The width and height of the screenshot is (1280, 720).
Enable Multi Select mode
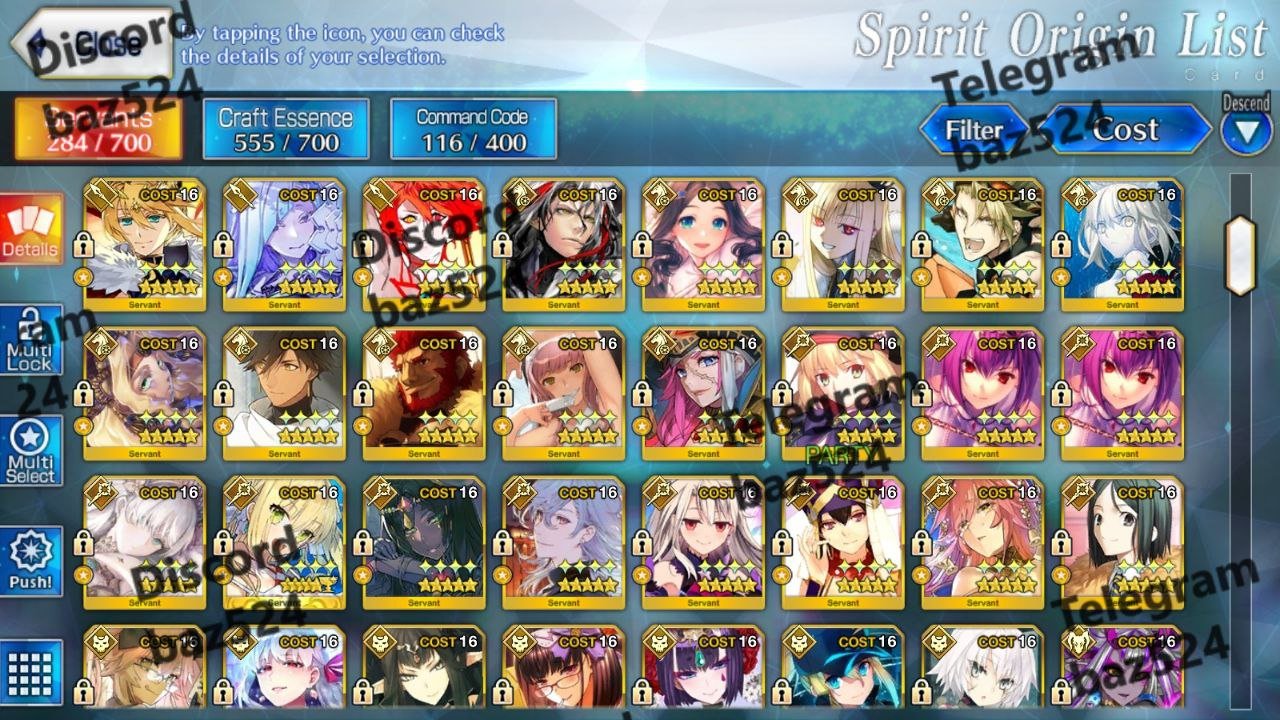click(31, 452)
